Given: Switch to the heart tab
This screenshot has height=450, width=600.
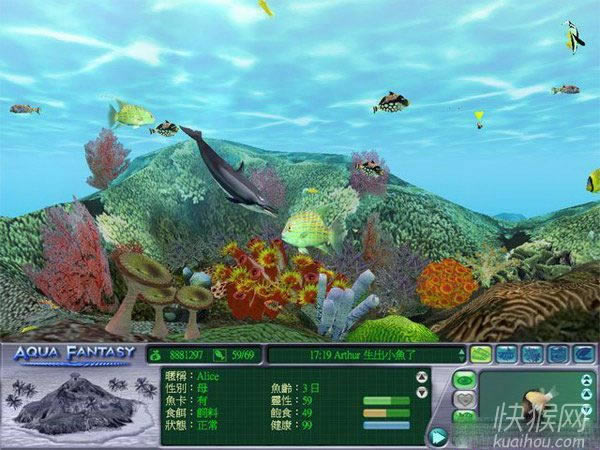Looking at the screenshot, I should click(464, 399).
